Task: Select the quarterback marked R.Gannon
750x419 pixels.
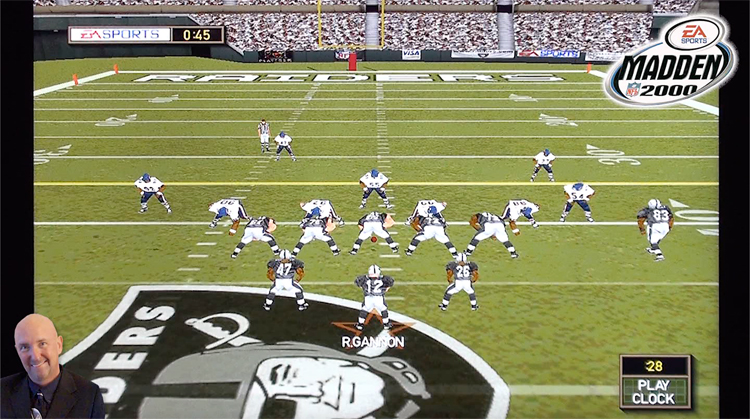Action: coord(374,292)
